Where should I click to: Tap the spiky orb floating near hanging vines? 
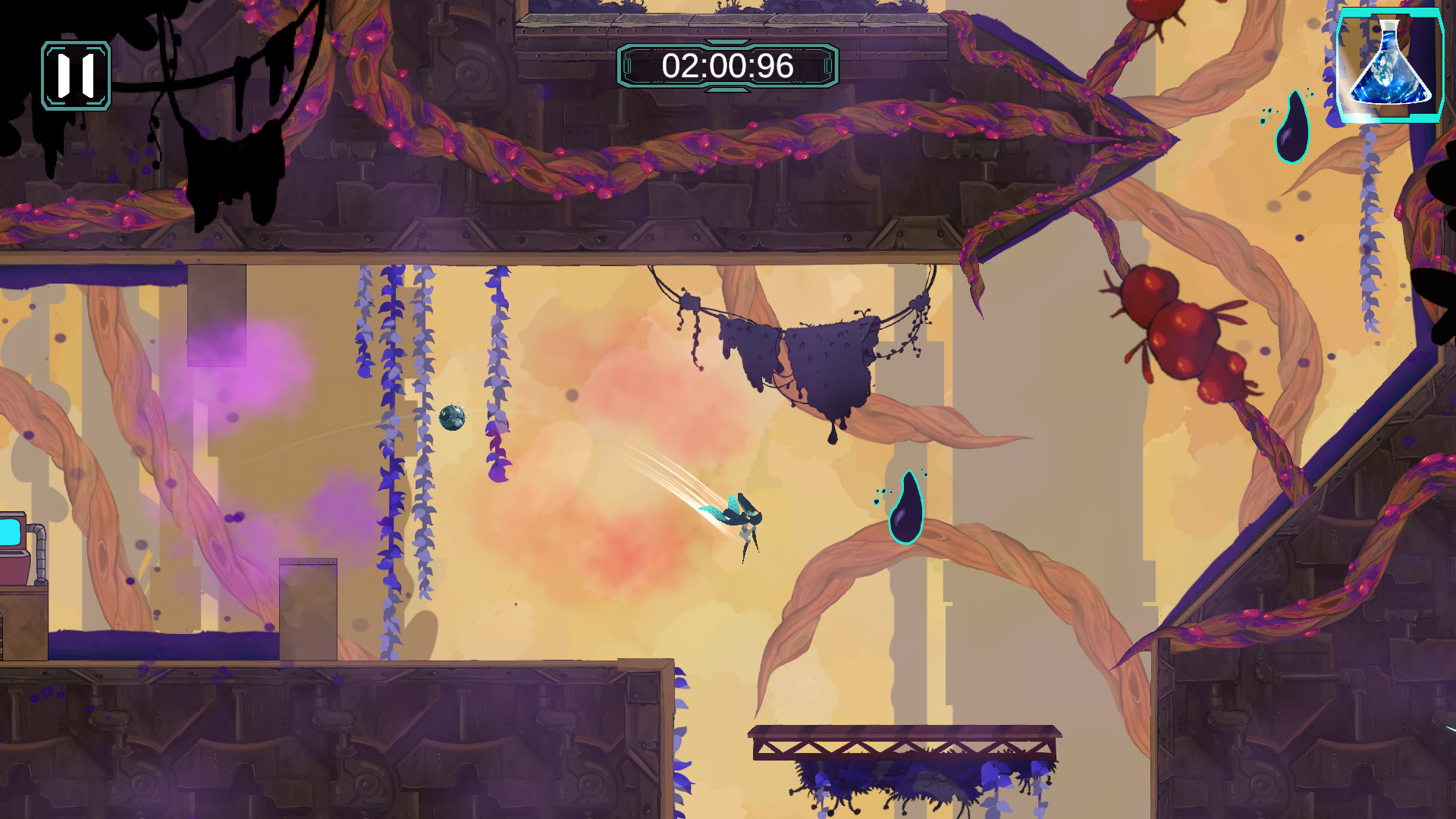coord(451,418)
